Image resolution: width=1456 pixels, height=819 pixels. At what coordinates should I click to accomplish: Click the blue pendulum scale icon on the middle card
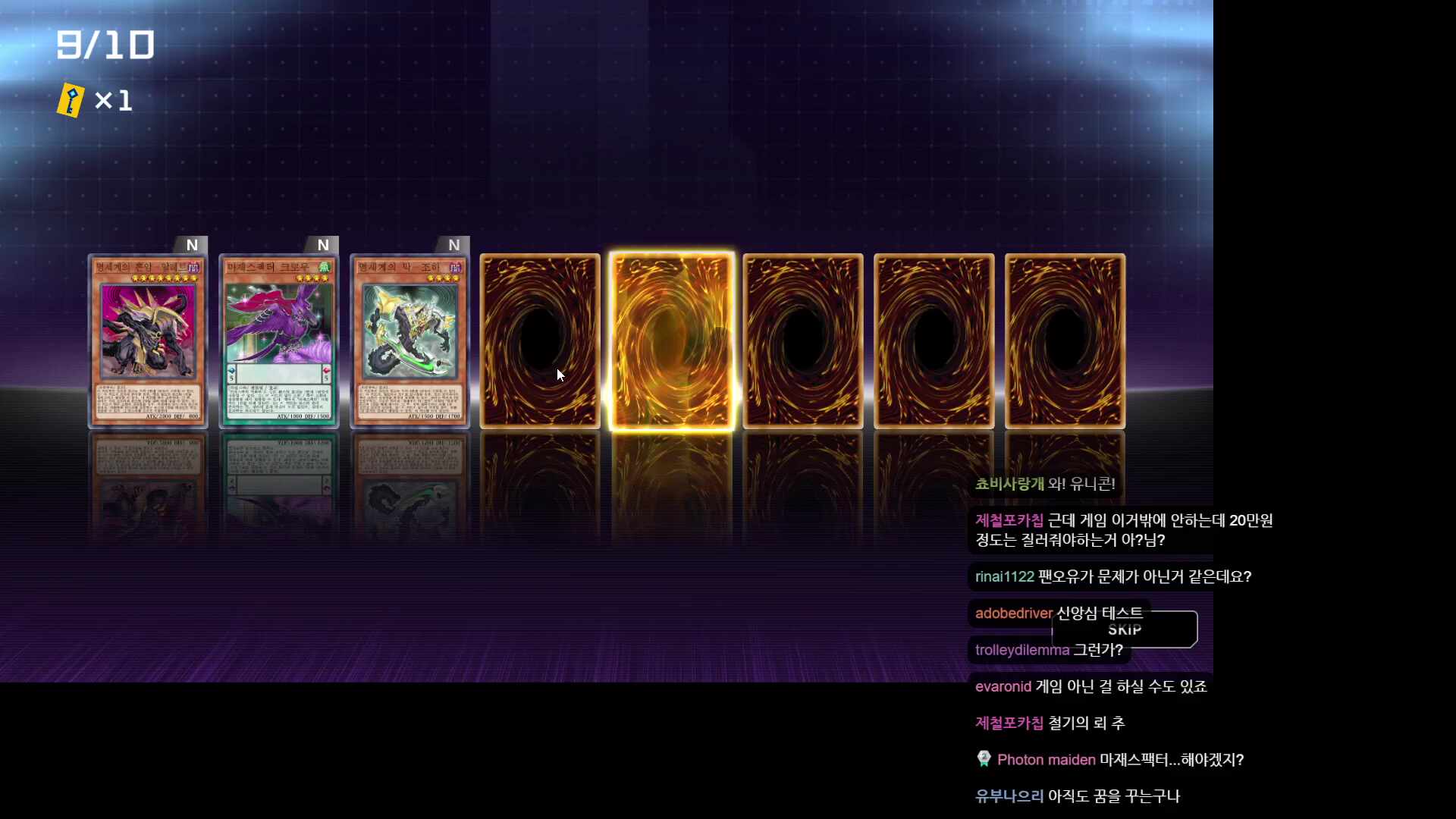232,370
